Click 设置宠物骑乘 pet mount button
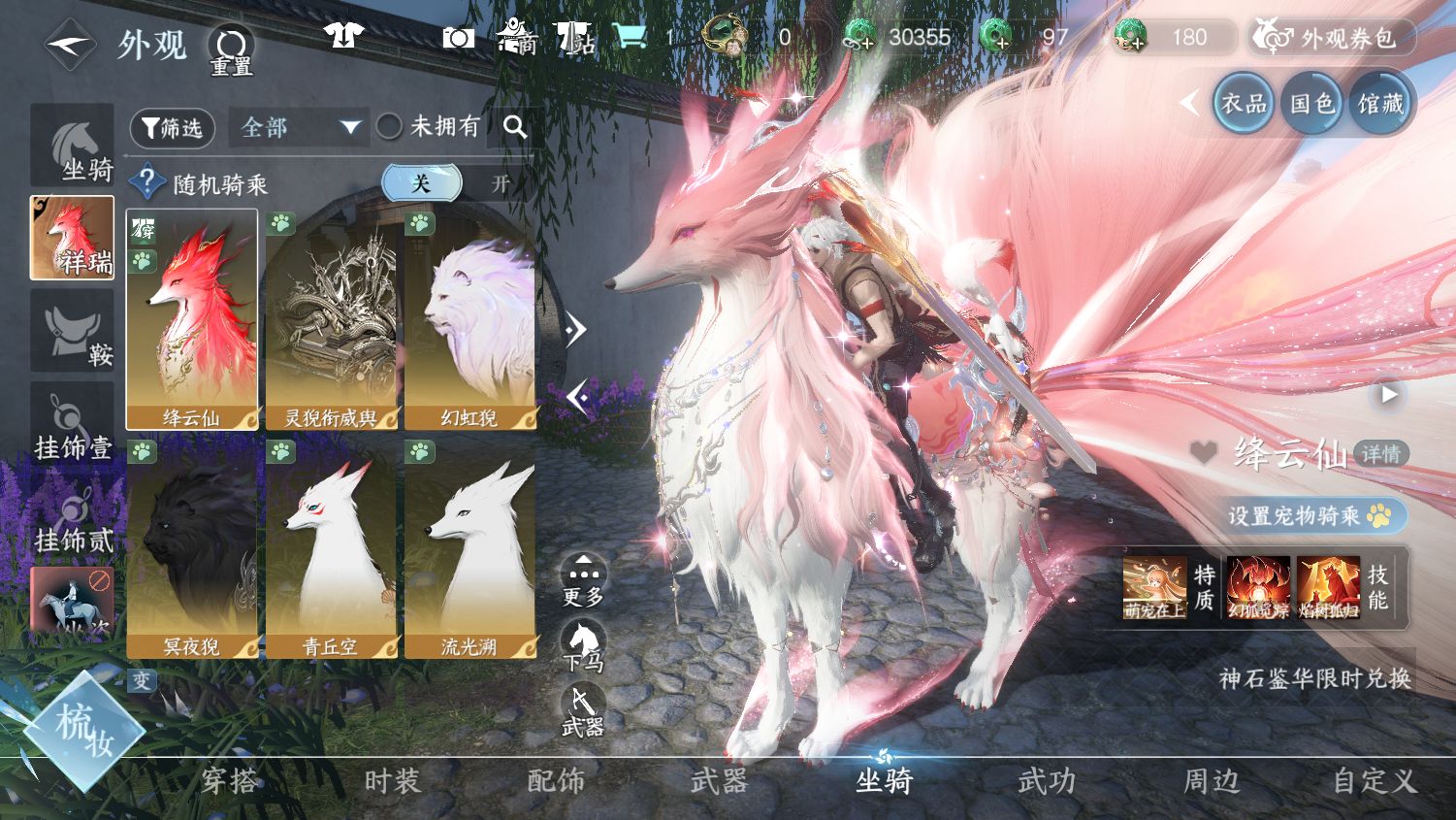Image resolution: width=1456 pixels, height=820 pixels. tap(1309, 515)
